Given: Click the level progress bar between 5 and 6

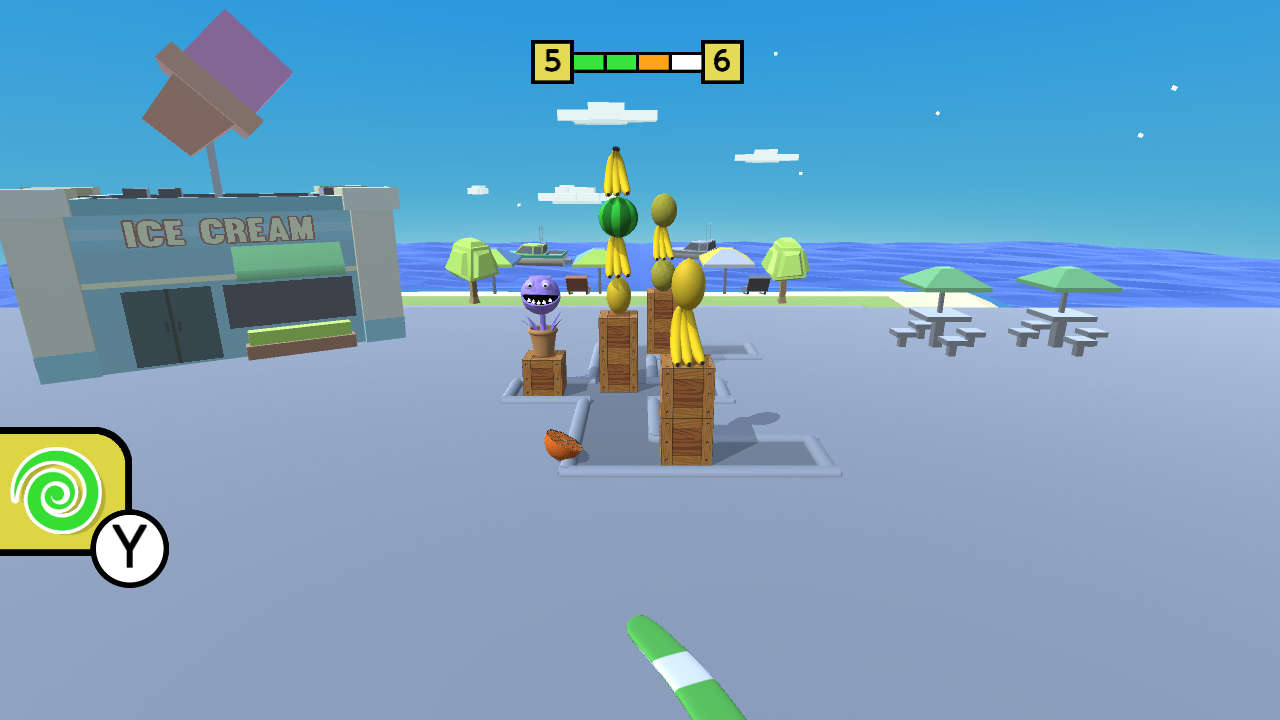Looking at the screenshot, I should coord(635,60).
